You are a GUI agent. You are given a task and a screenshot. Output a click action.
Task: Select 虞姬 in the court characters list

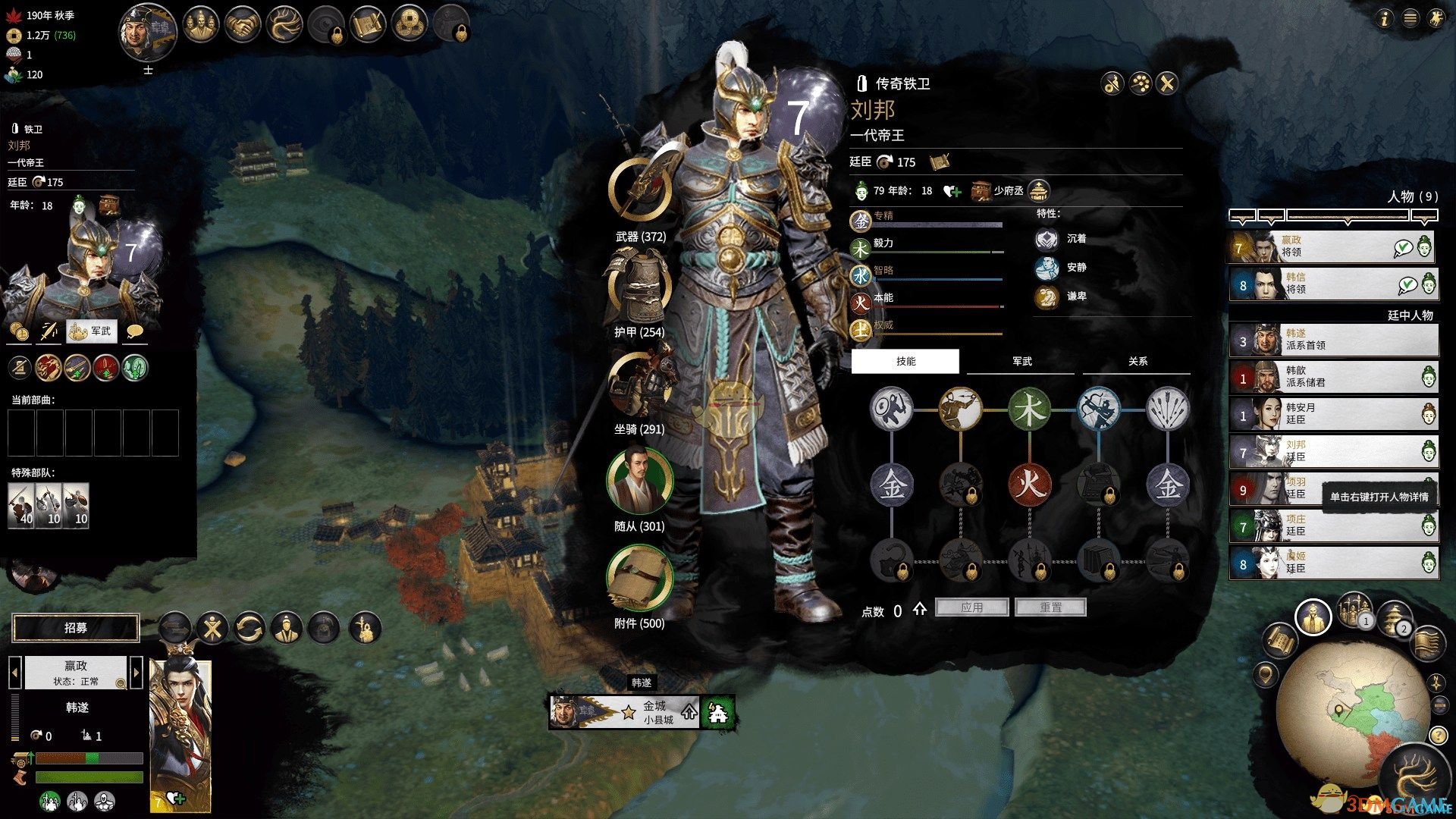(1332, 563)
